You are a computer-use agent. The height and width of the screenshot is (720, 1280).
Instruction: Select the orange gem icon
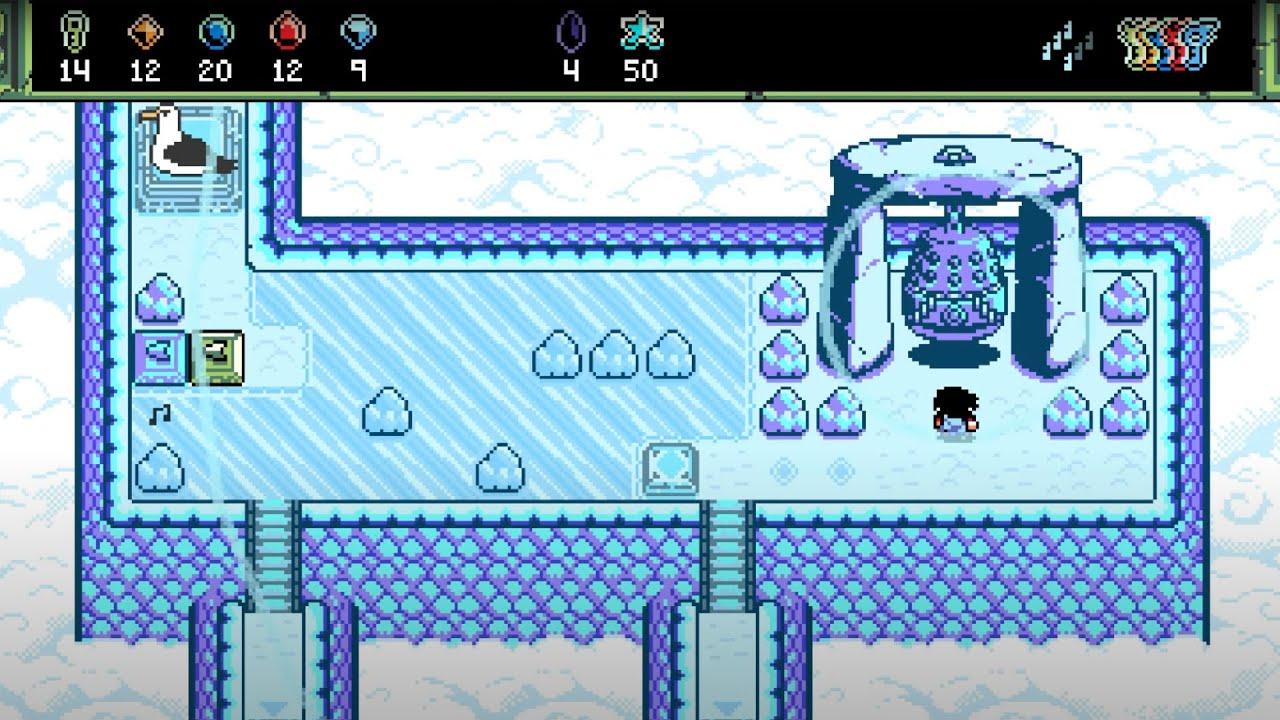coord(144,32)
